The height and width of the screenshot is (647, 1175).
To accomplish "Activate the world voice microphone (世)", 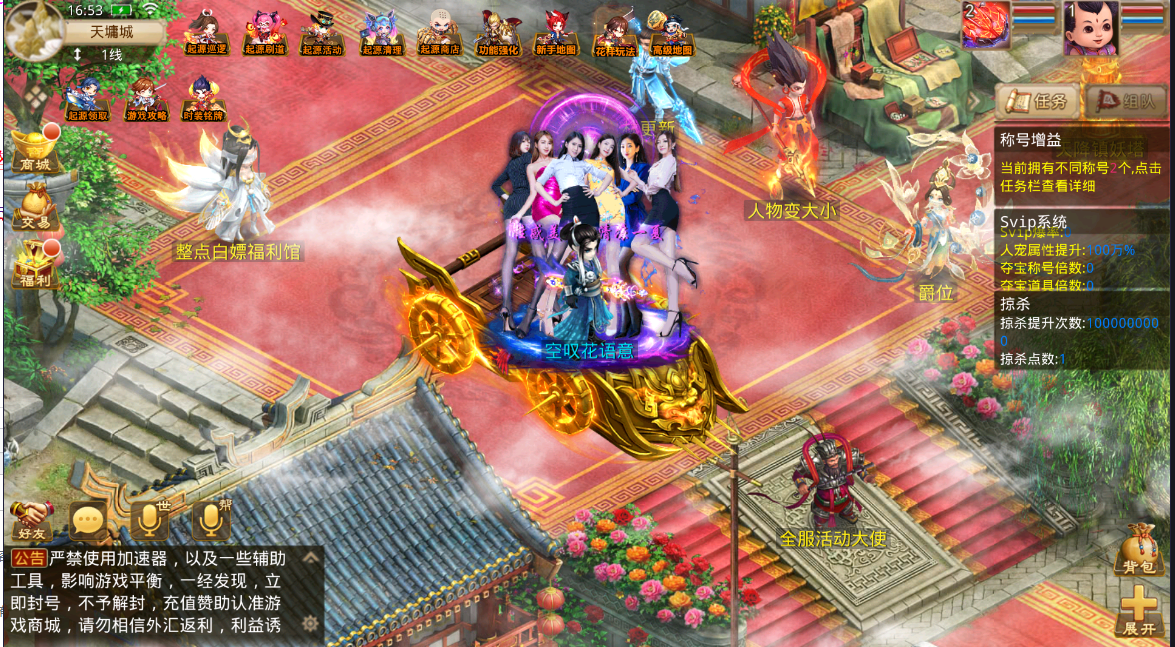I will point(149,520).
